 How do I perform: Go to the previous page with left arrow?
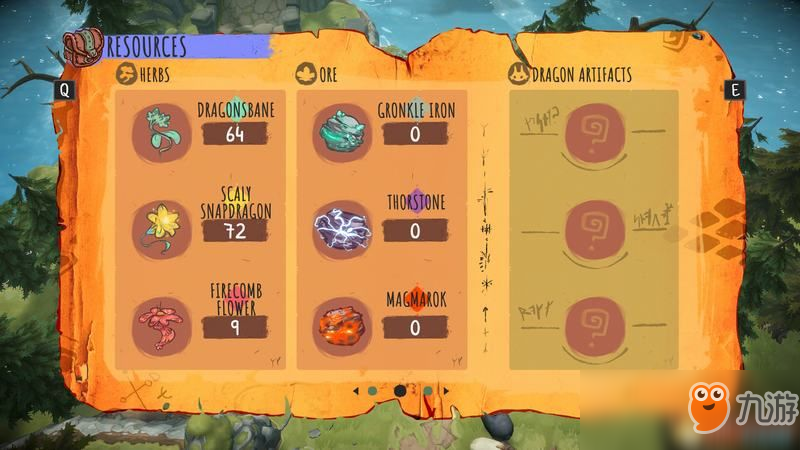tap(355, 390)
